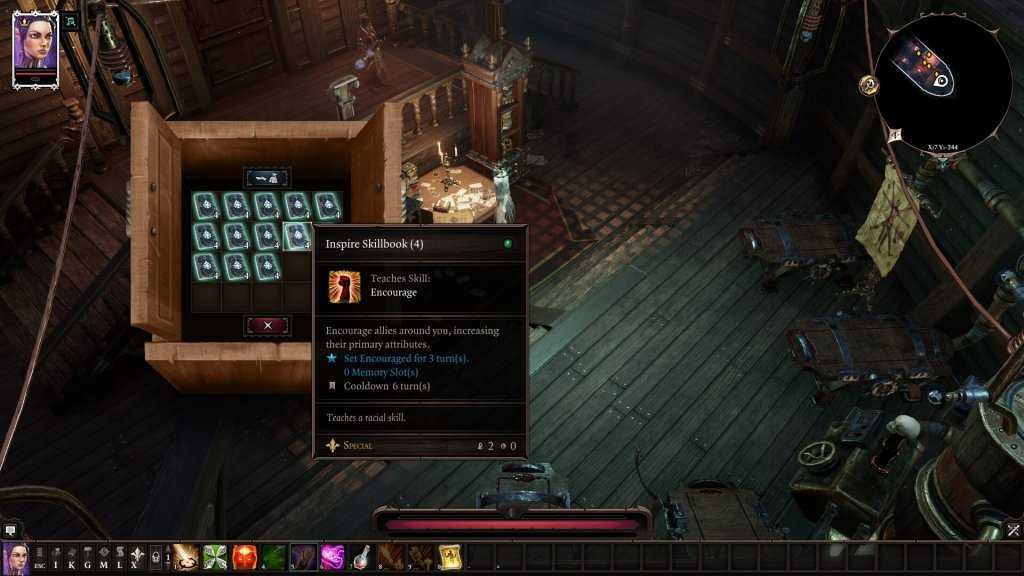The width and height of the screenshot is (1024, 576).
Task: Close the container with the red X button
Action: [267, 325]
